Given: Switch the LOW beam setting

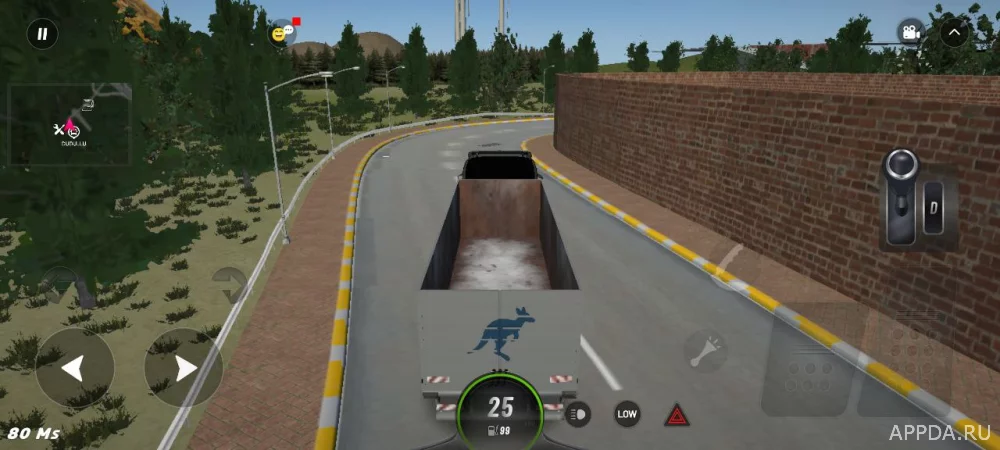Looking at the screenshot, I should tap(627, 413).
